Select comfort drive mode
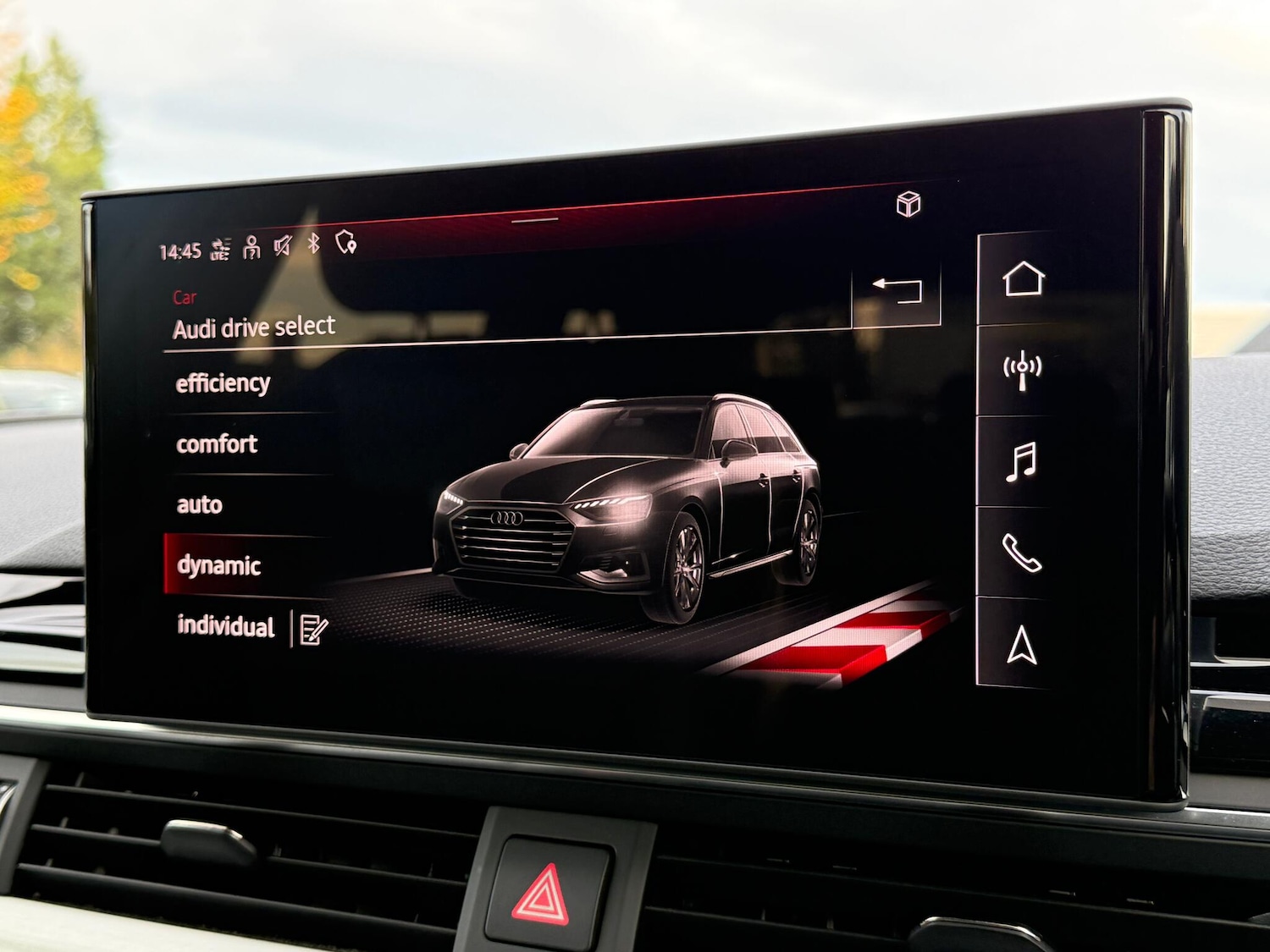The image size is (1270, 952). 216,444
